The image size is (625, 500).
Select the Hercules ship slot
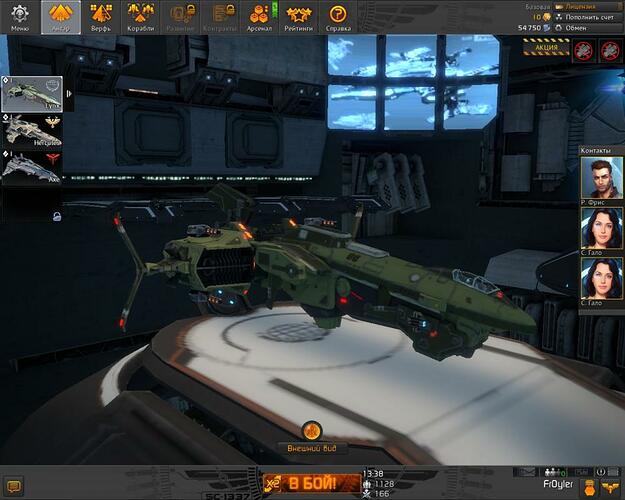[x=31, y=129]
